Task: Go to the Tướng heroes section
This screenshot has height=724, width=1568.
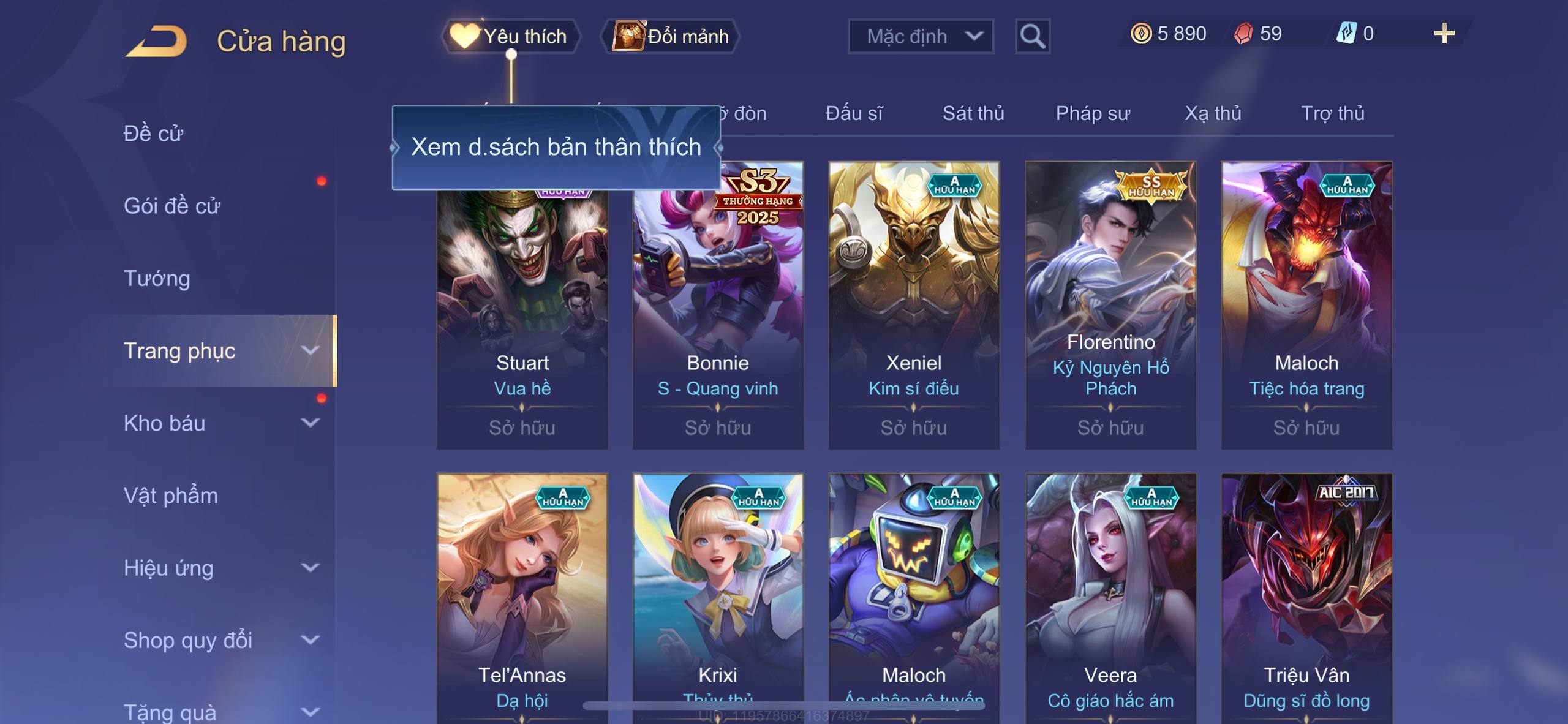Action: (157, 279)
